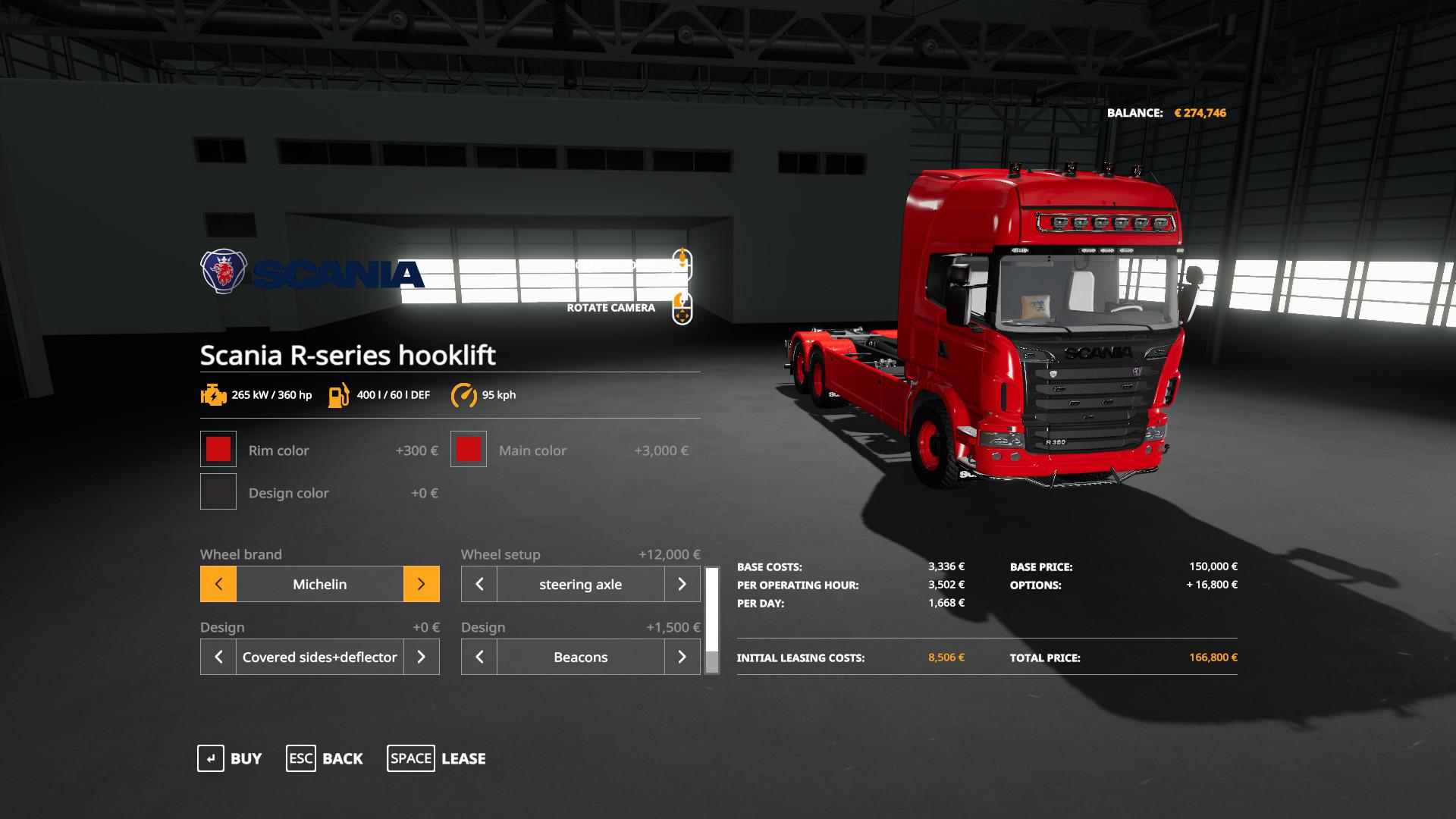The image size is (1456, 819).
Task: Open the Design color swatch
Action: click(x=218, y=492)
